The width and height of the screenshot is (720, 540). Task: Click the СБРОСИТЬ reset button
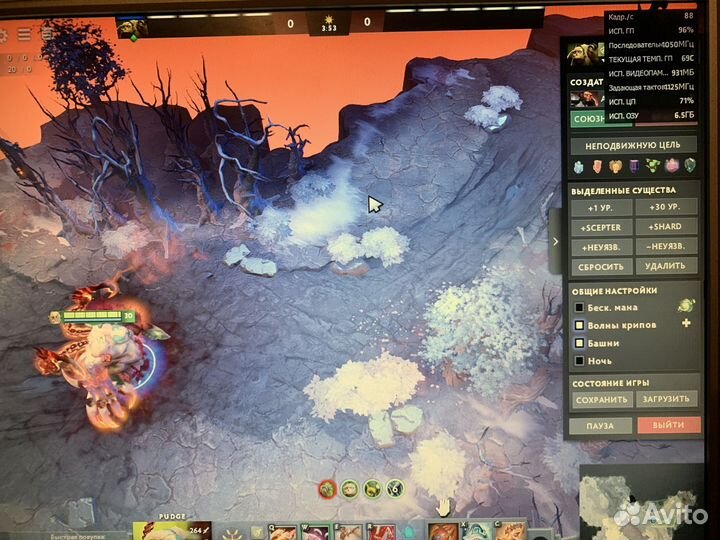point(601,267)
